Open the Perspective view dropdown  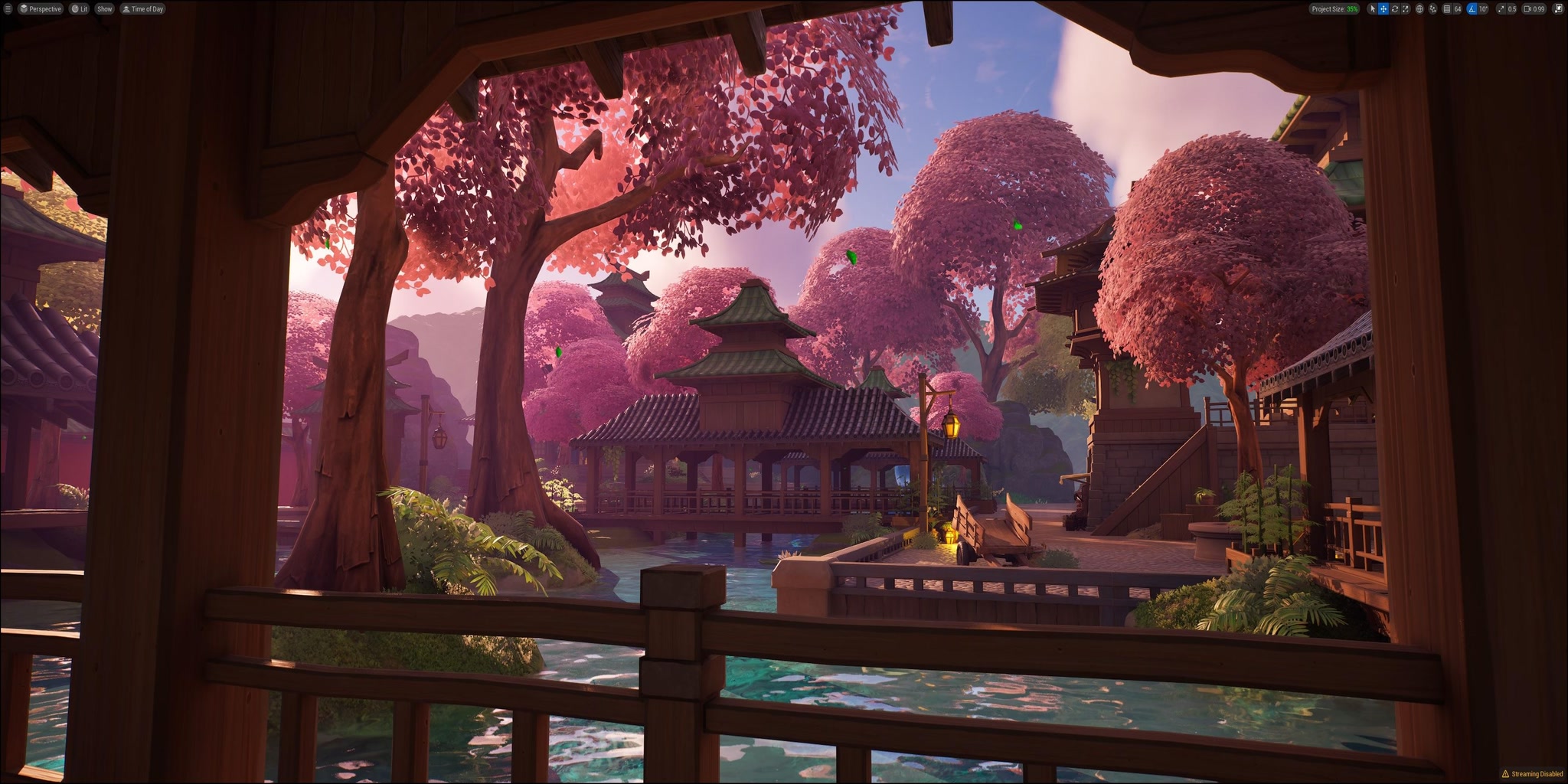tap(40, 8)
